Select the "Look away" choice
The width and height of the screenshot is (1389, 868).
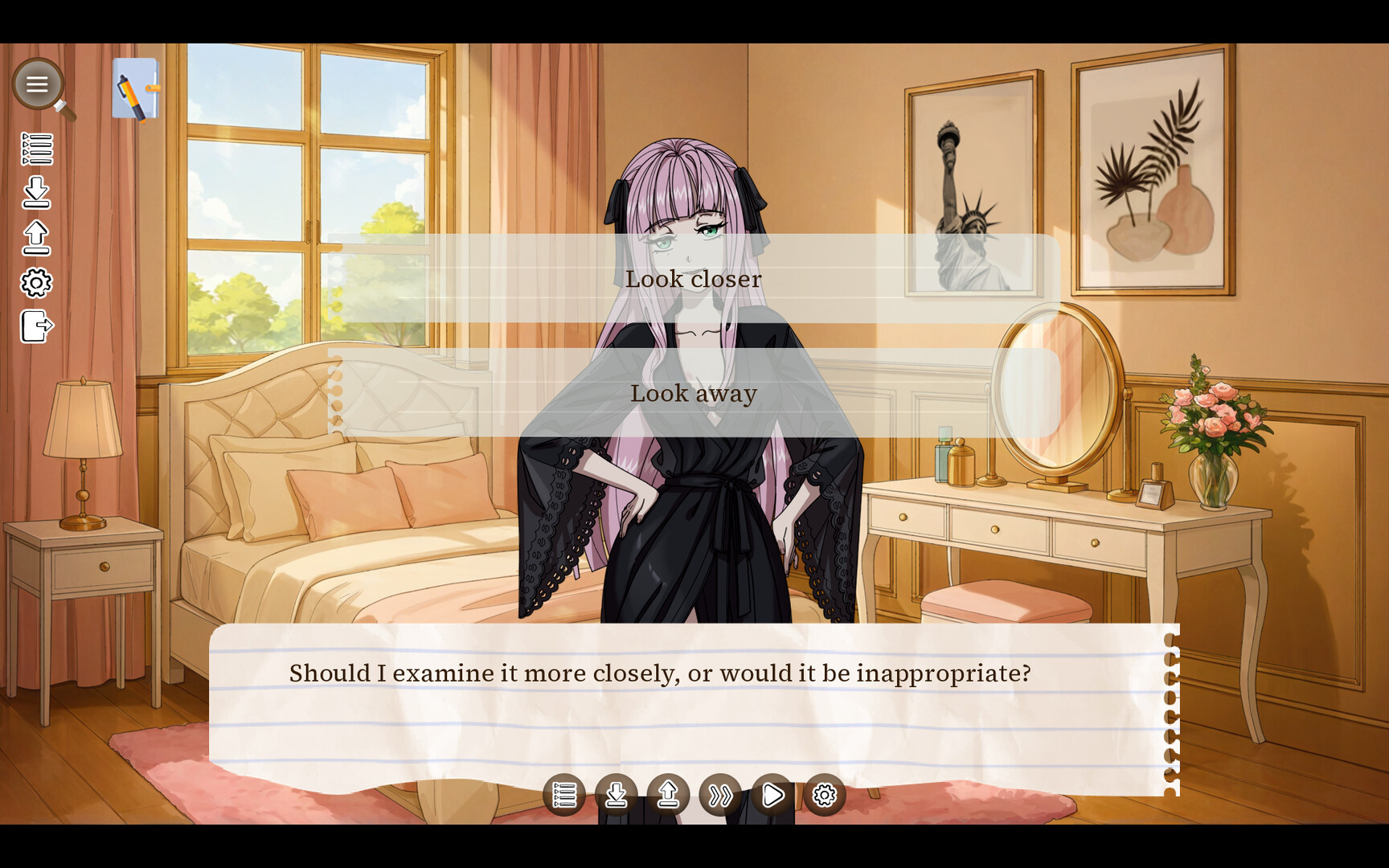click(x=694, y=393)
